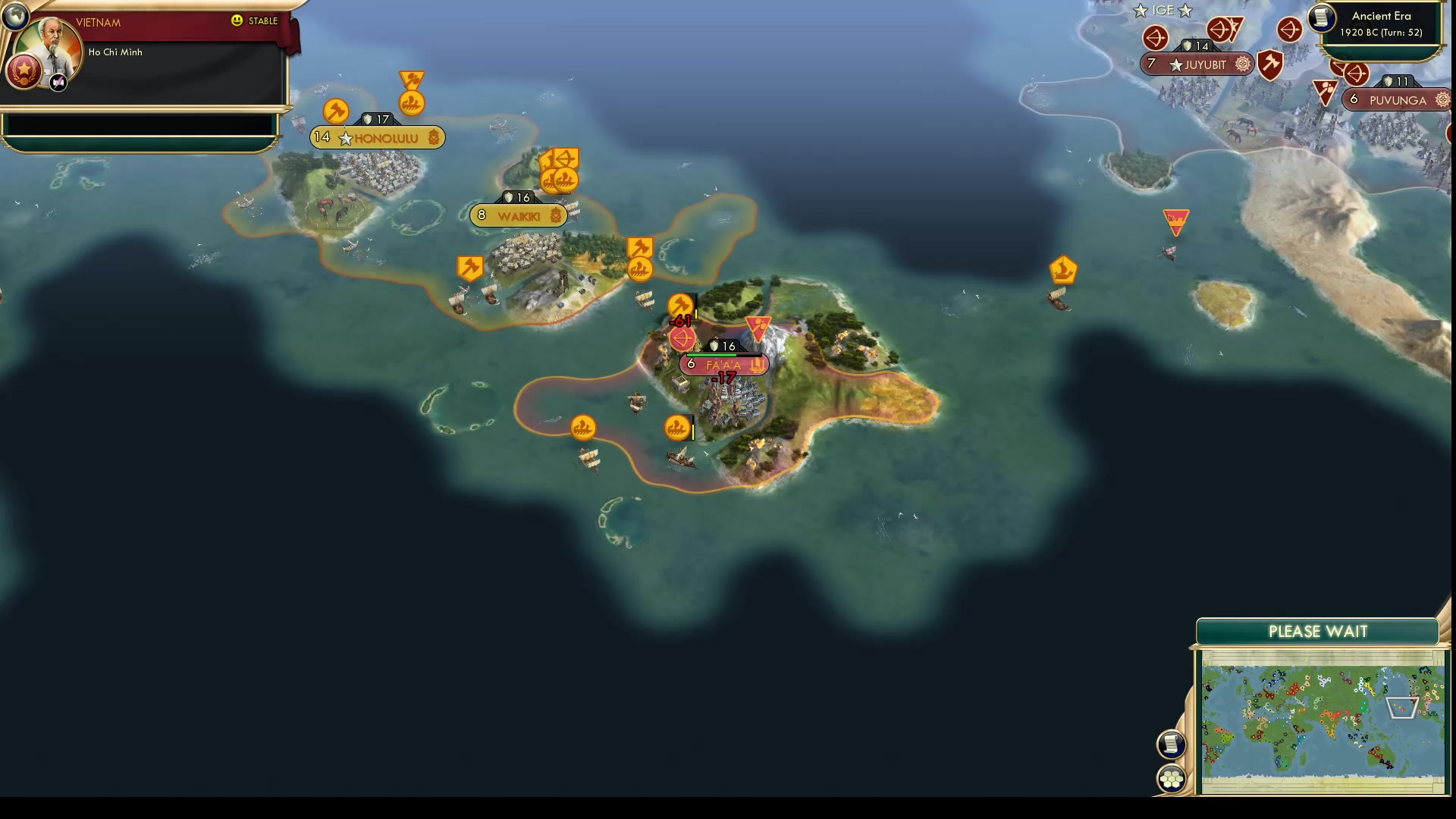Open the Ancient Era info panel
Screen dimensions: 1456x819
pos(1380,23)
